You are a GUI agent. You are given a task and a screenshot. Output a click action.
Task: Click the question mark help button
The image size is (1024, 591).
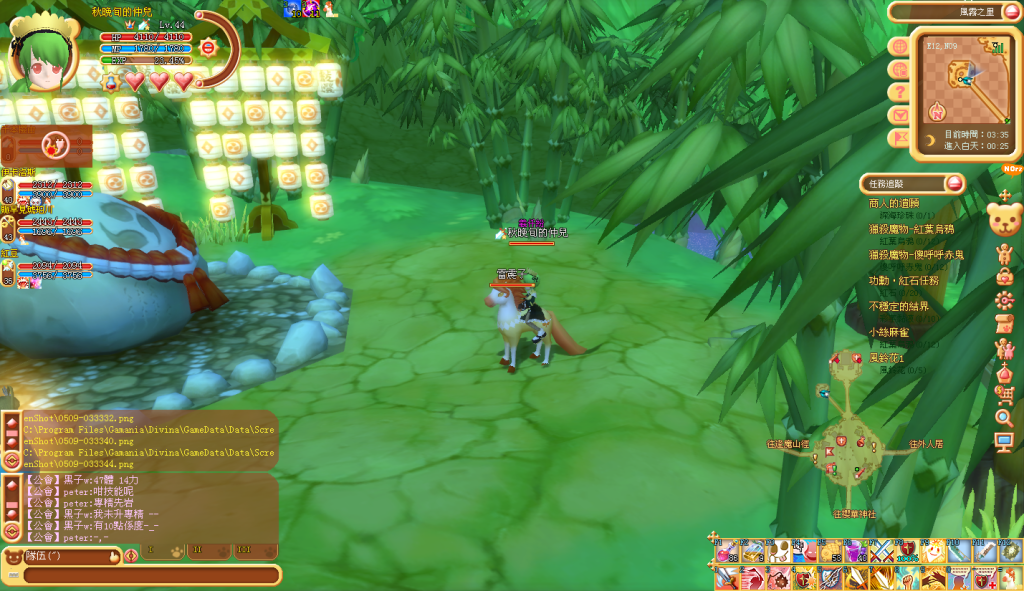899,91
